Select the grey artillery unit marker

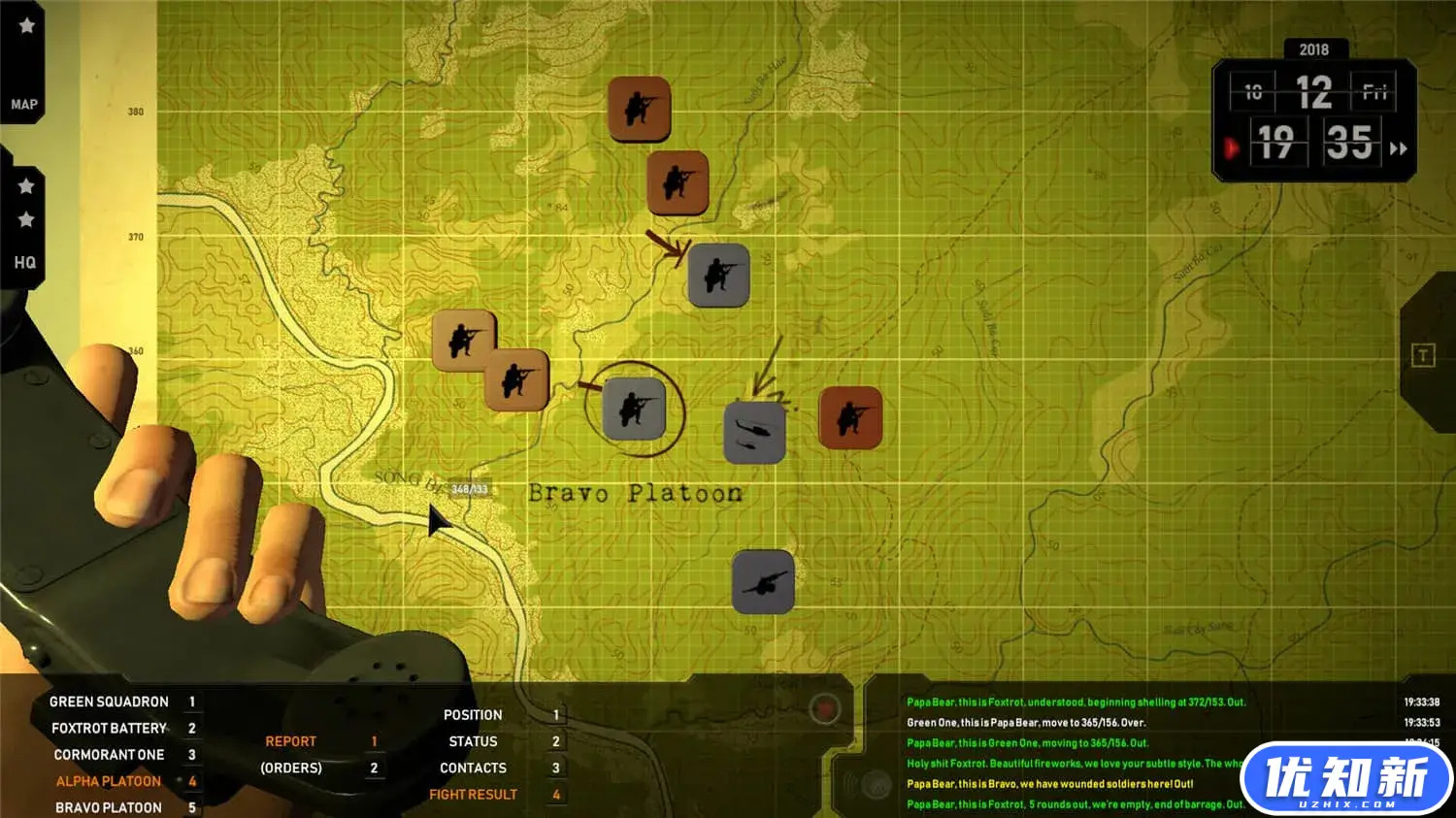[763, 582]
